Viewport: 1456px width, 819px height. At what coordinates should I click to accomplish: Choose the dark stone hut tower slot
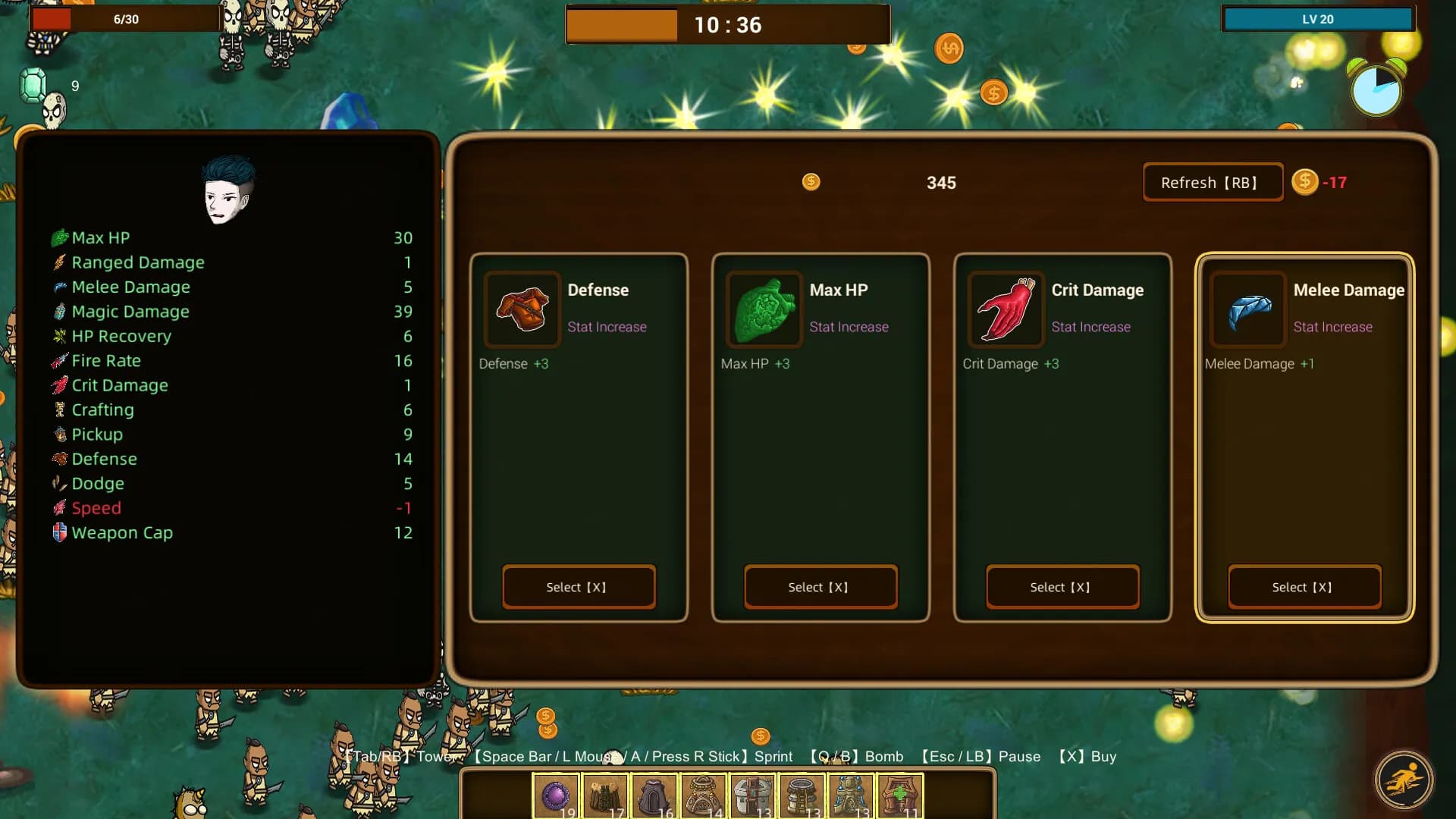[654, 796]
